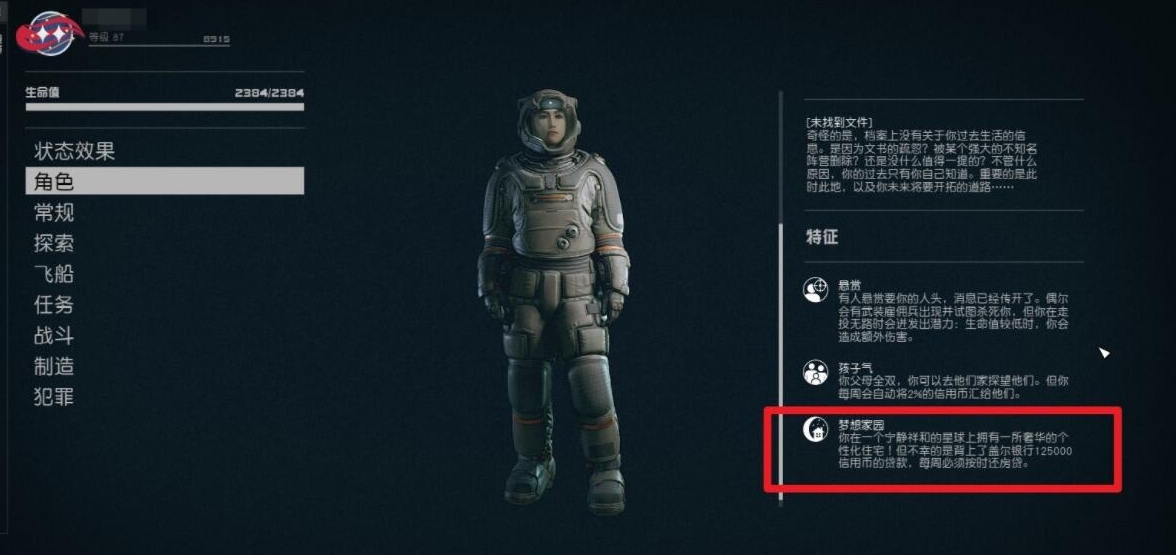Open the 制造 crafting category

(54, 366)
